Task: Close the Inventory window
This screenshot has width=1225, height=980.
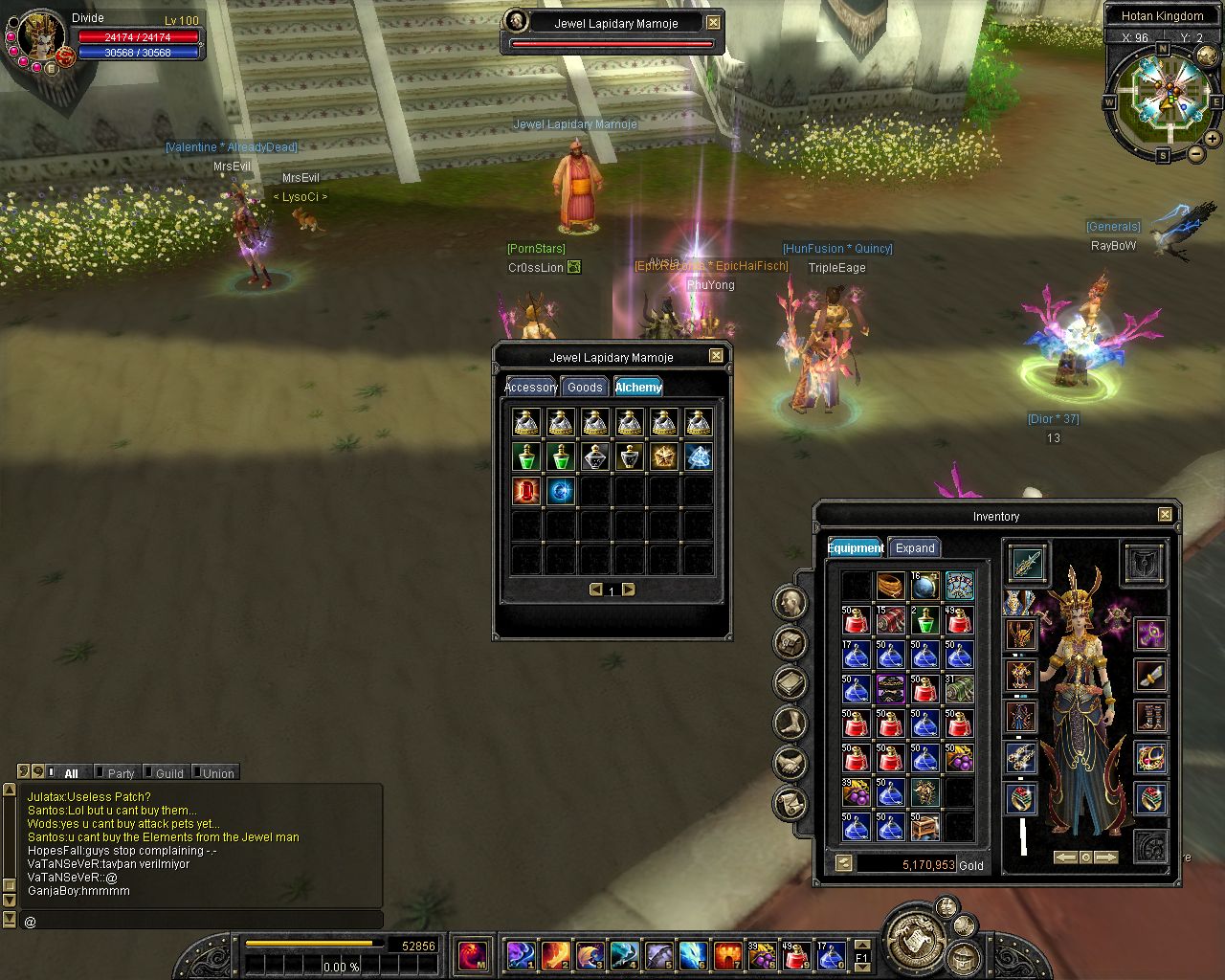Action: pos(1165,515)
